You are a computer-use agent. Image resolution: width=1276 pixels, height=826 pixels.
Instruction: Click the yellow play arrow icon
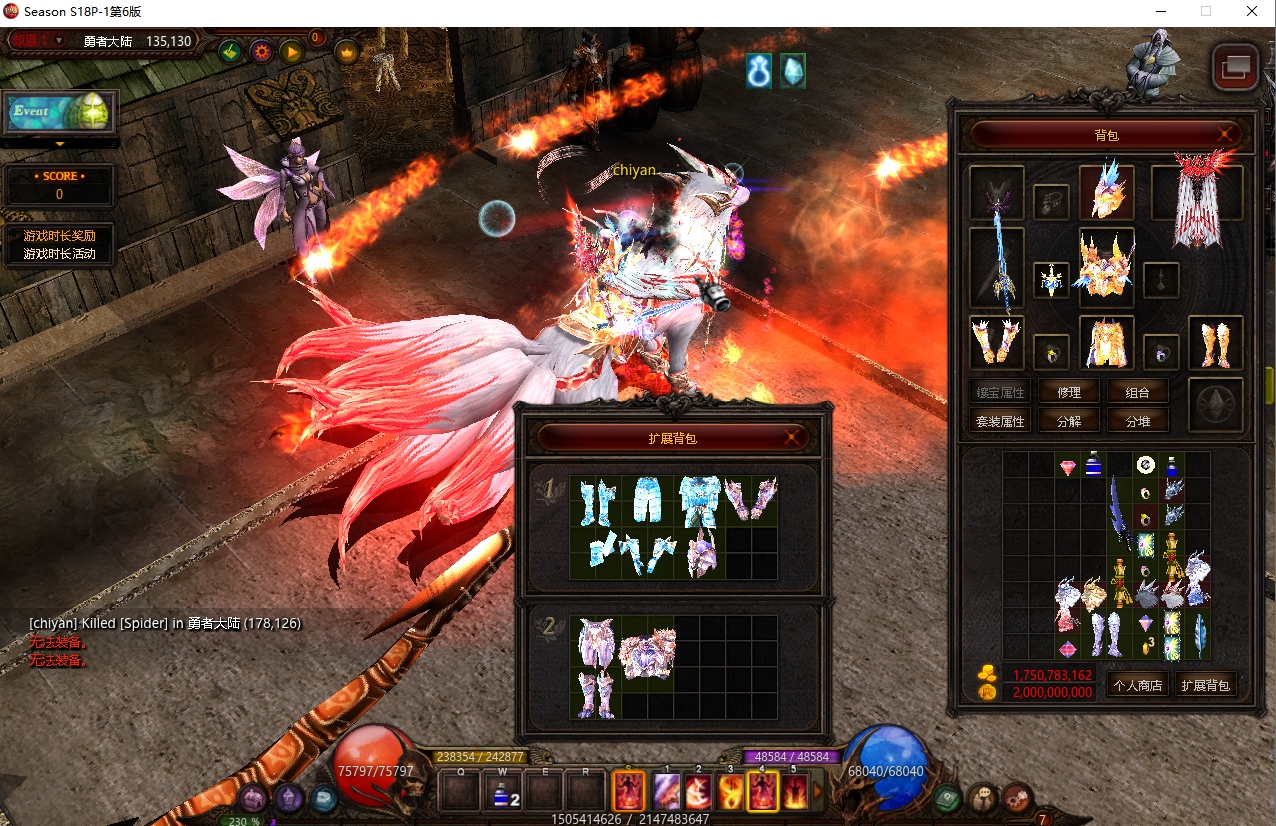tap(292, 51)
